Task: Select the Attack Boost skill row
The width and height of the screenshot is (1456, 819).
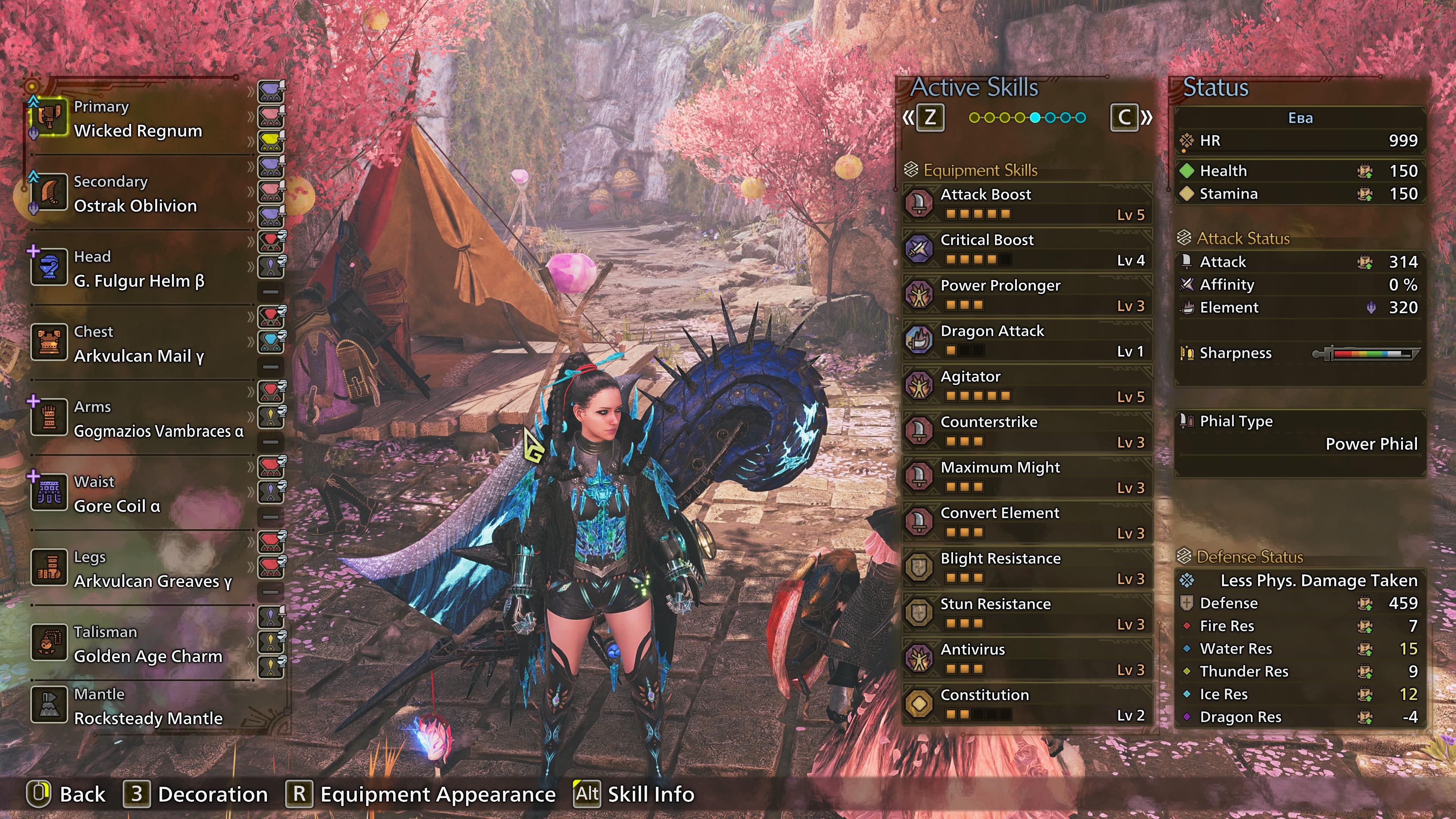Action: 1027,204
